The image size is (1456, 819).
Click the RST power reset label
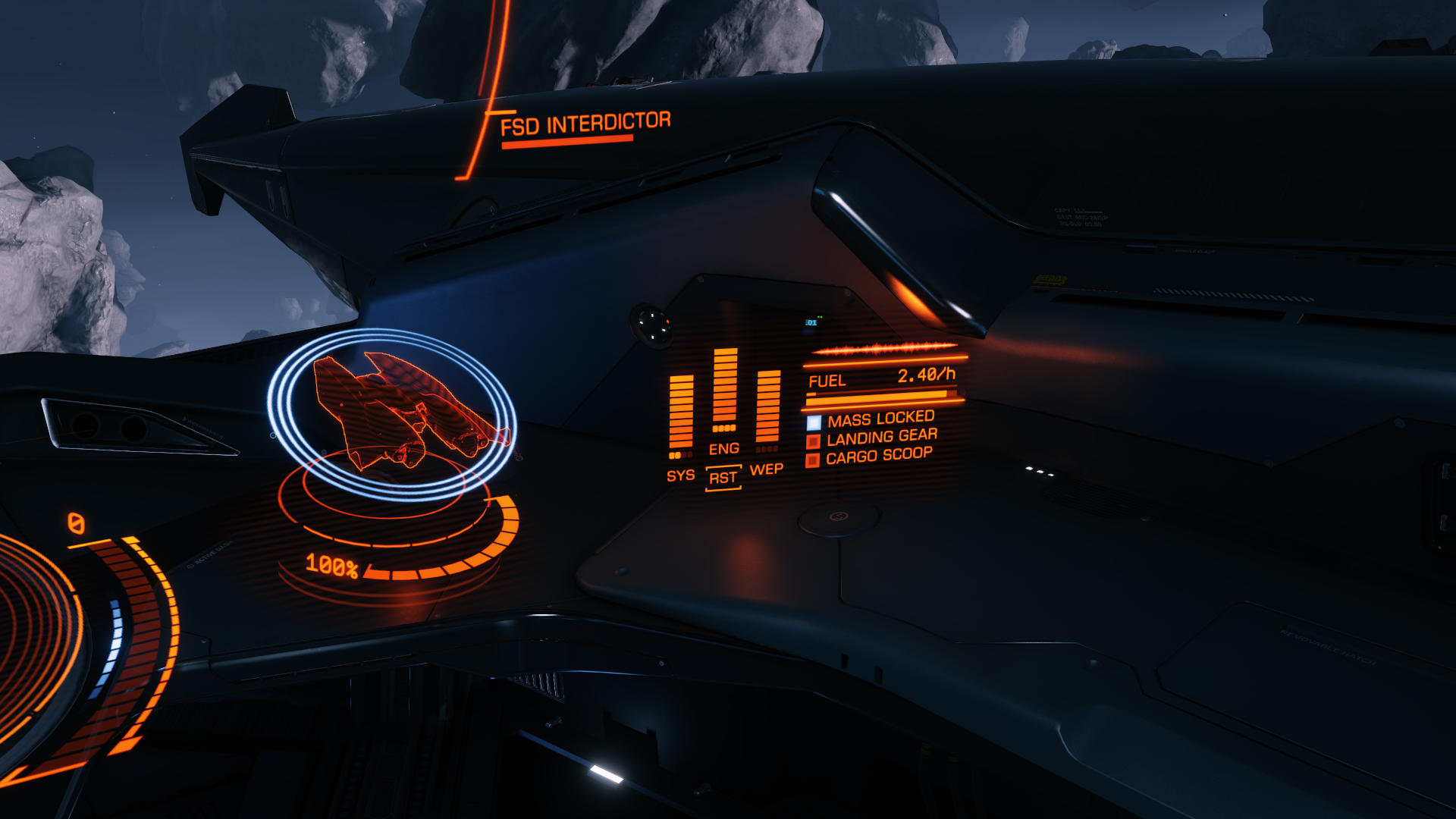point(723,479)
